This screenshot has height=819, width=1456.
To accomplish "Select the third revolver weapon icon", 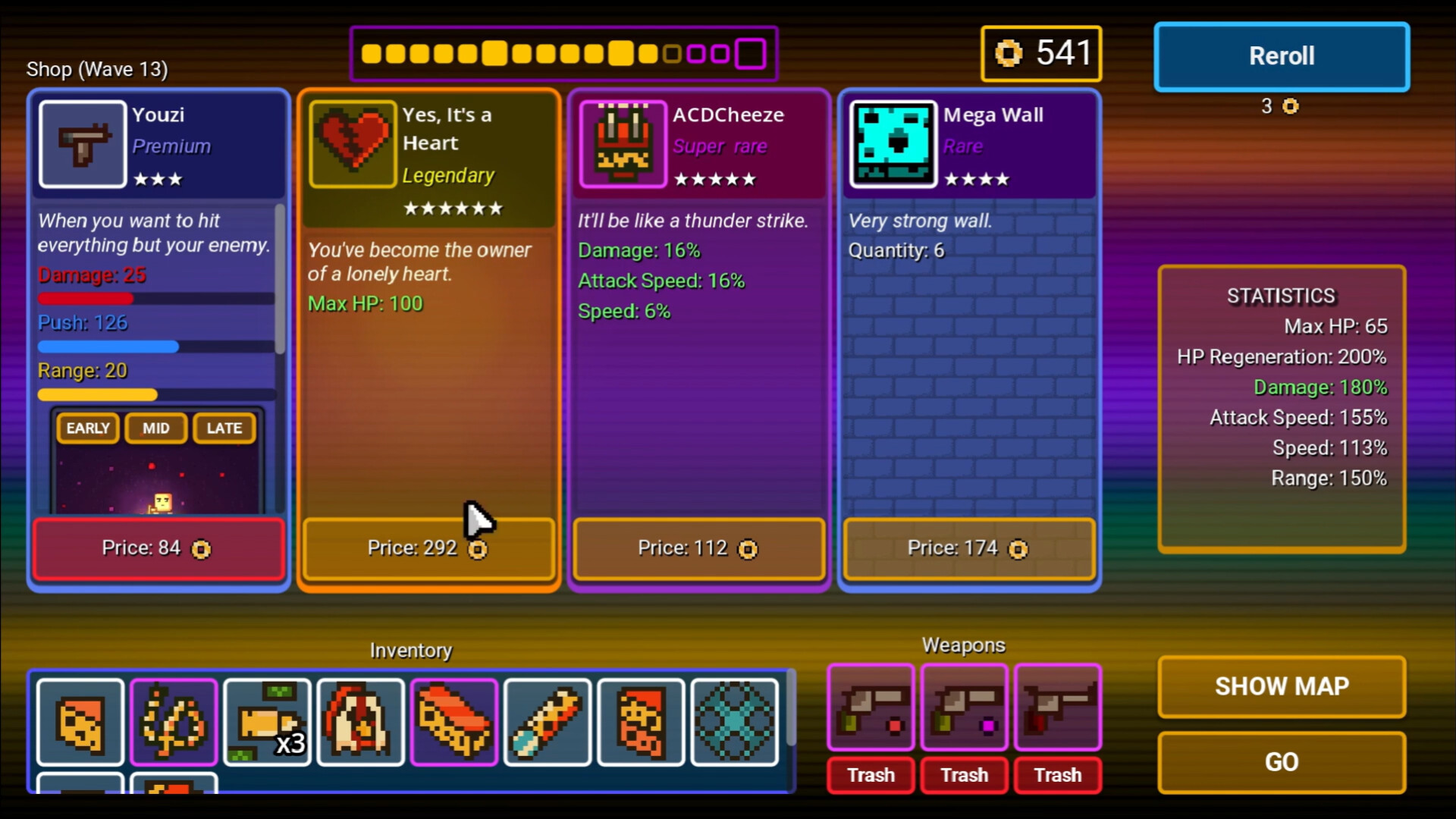I will (1058, 707).
